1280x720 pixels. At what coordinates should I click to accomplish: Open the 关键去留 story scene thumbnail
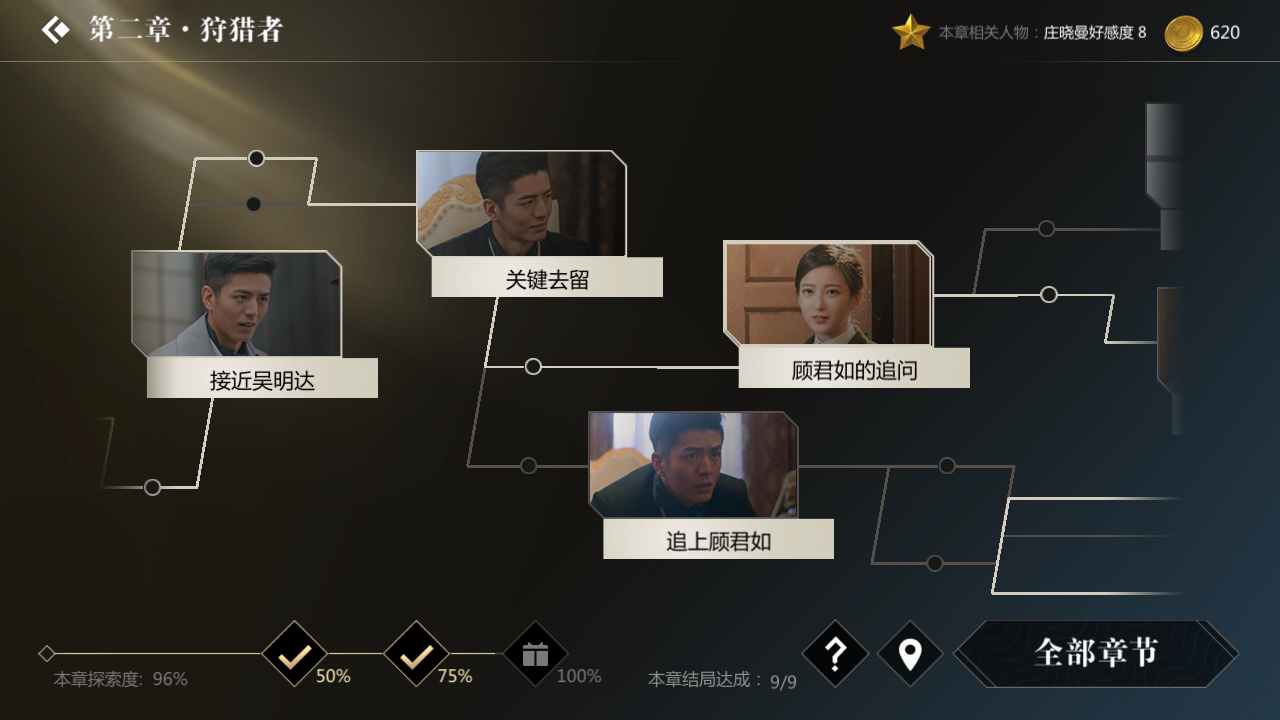coord(520,205)
